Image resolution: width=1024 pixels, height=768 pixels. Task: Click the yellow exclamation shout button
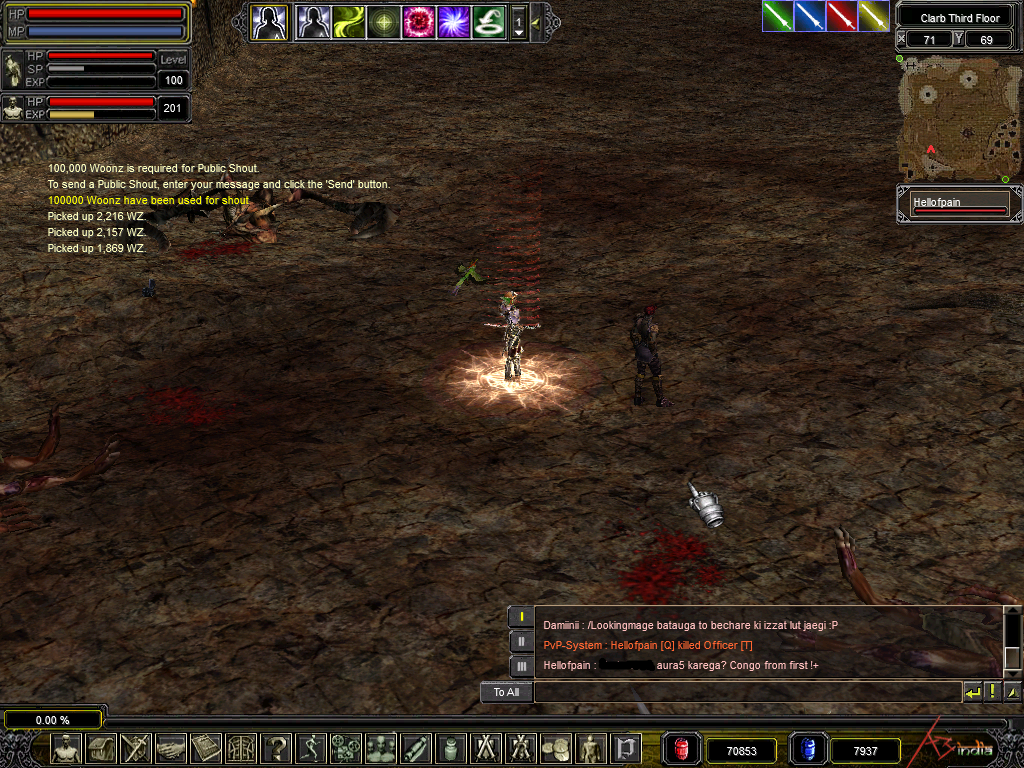(x=992, y=692)
